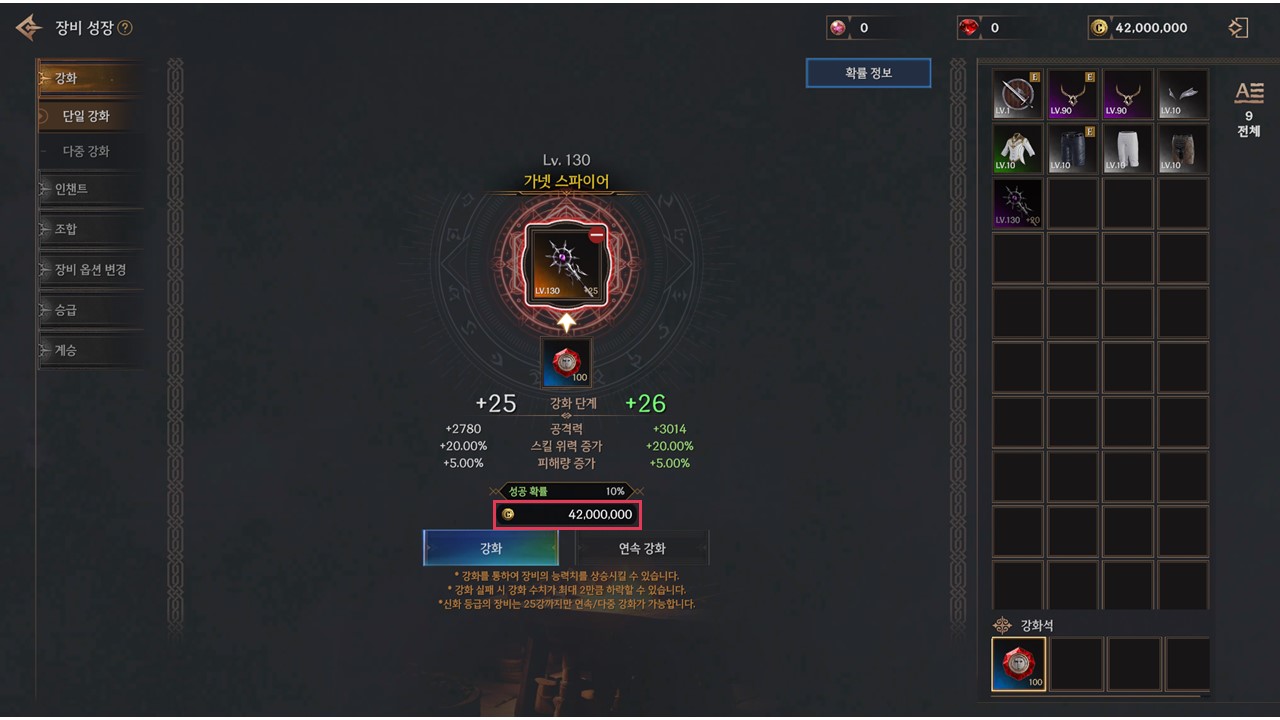Start 연속 강화 continuous enhancement
The height and width of the screenshot is (720, 1280).
(x=642, y=548)
